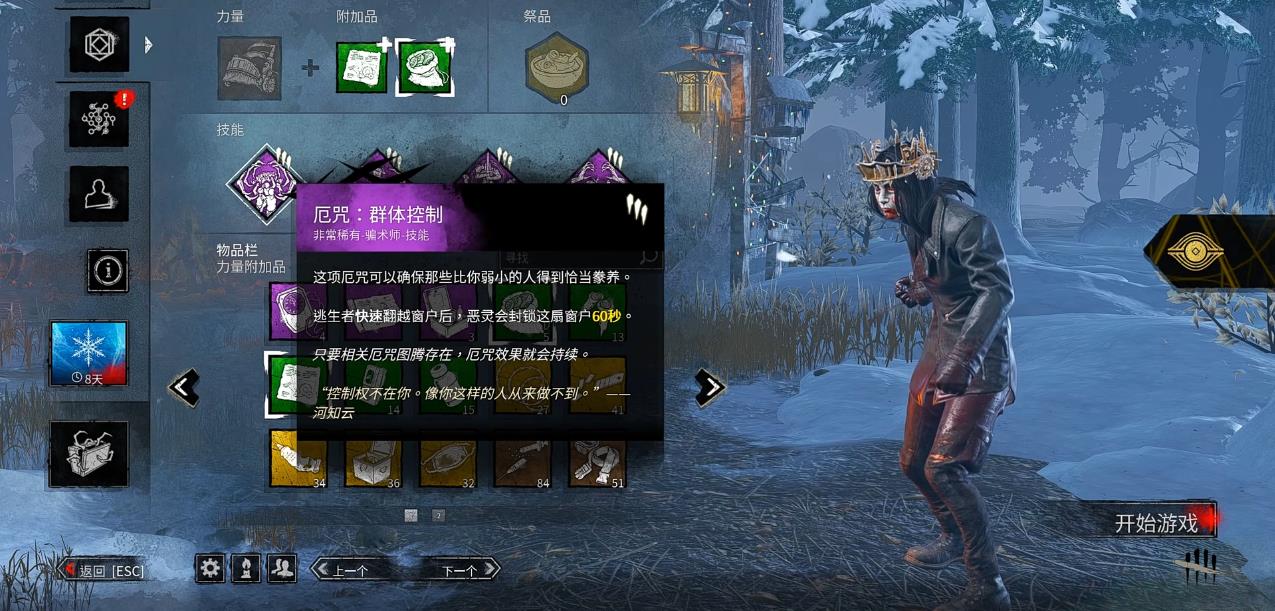
Task: Click the info 'i' button
Action: (x=107, y=270)
